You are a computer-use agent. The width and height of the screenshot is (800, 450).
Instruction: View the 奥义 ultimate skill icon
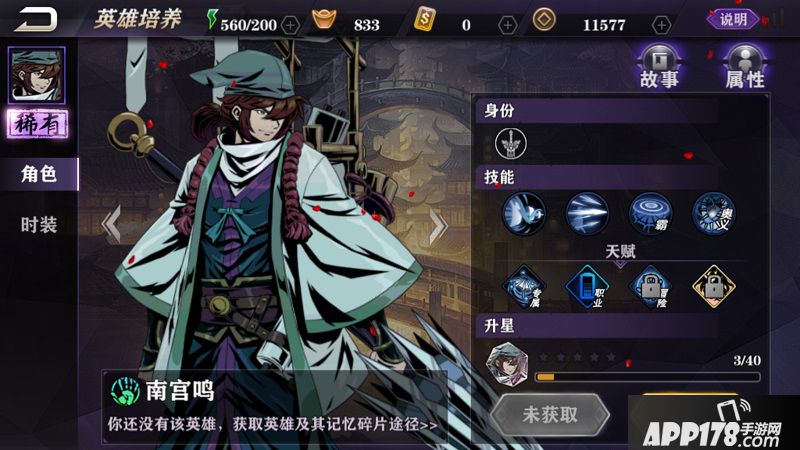(x=713, y=212)
